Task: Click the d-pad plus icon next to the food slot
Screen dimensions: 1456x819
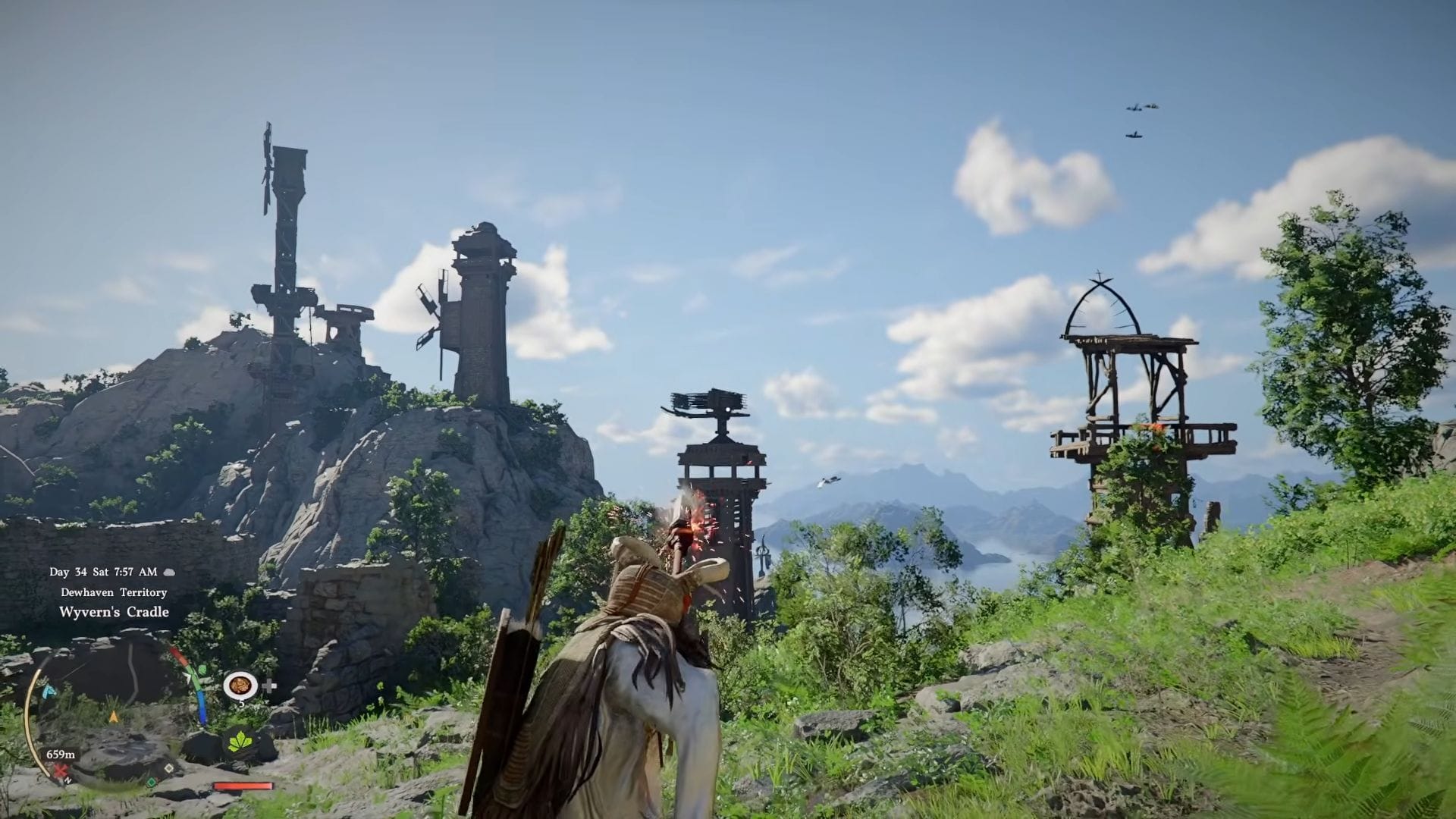Action: coord(269,686)
